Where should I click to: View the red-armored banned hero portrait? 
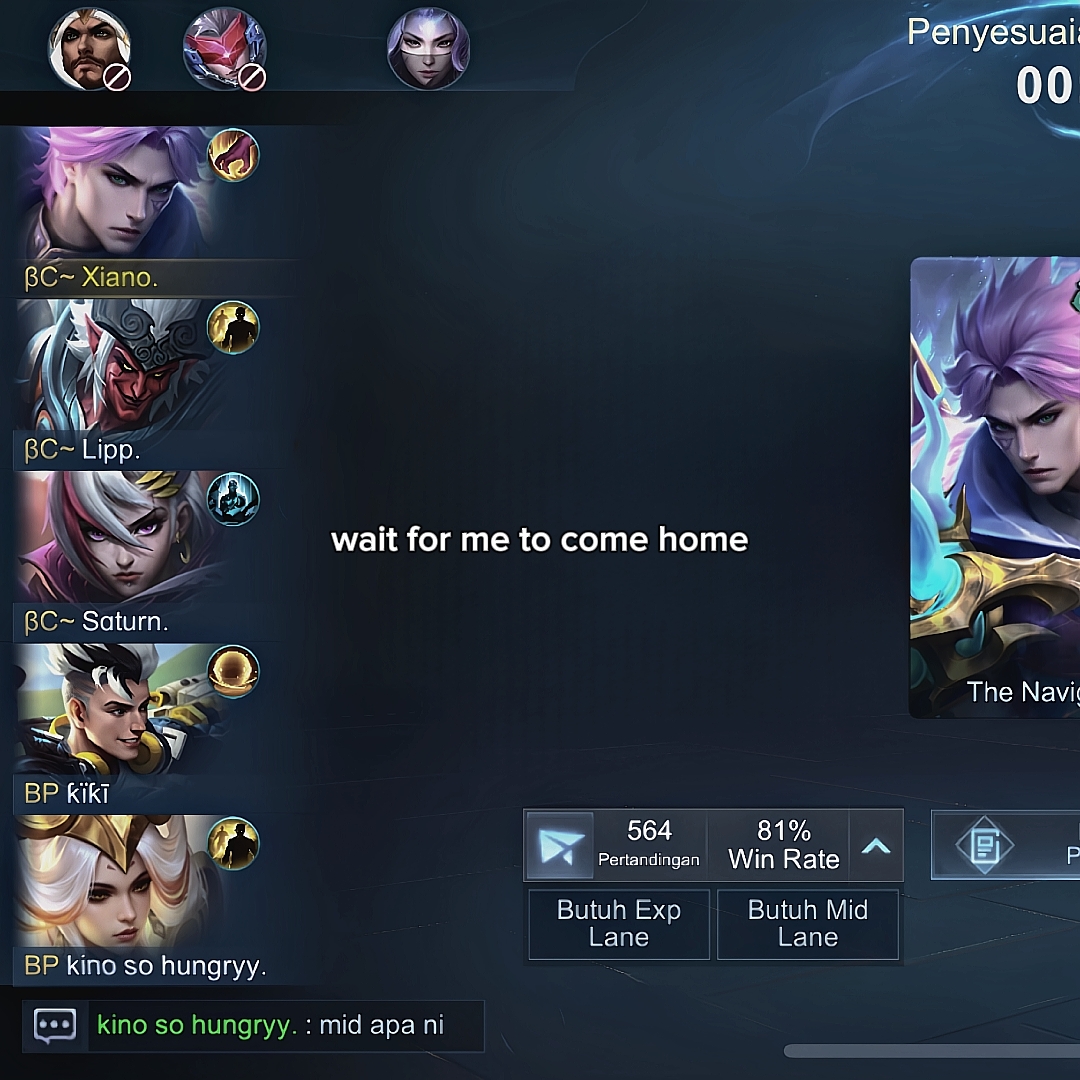[225, 48]
